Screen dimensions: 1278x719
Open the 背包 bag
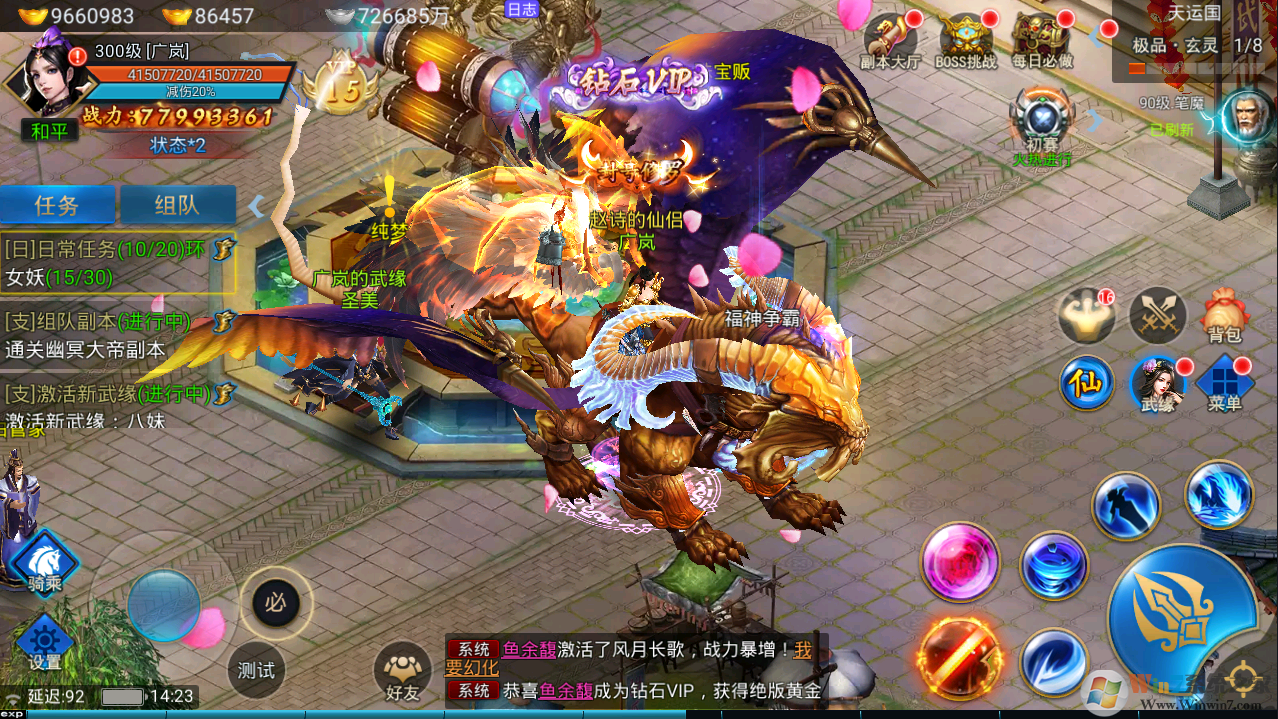(1223, 316)
